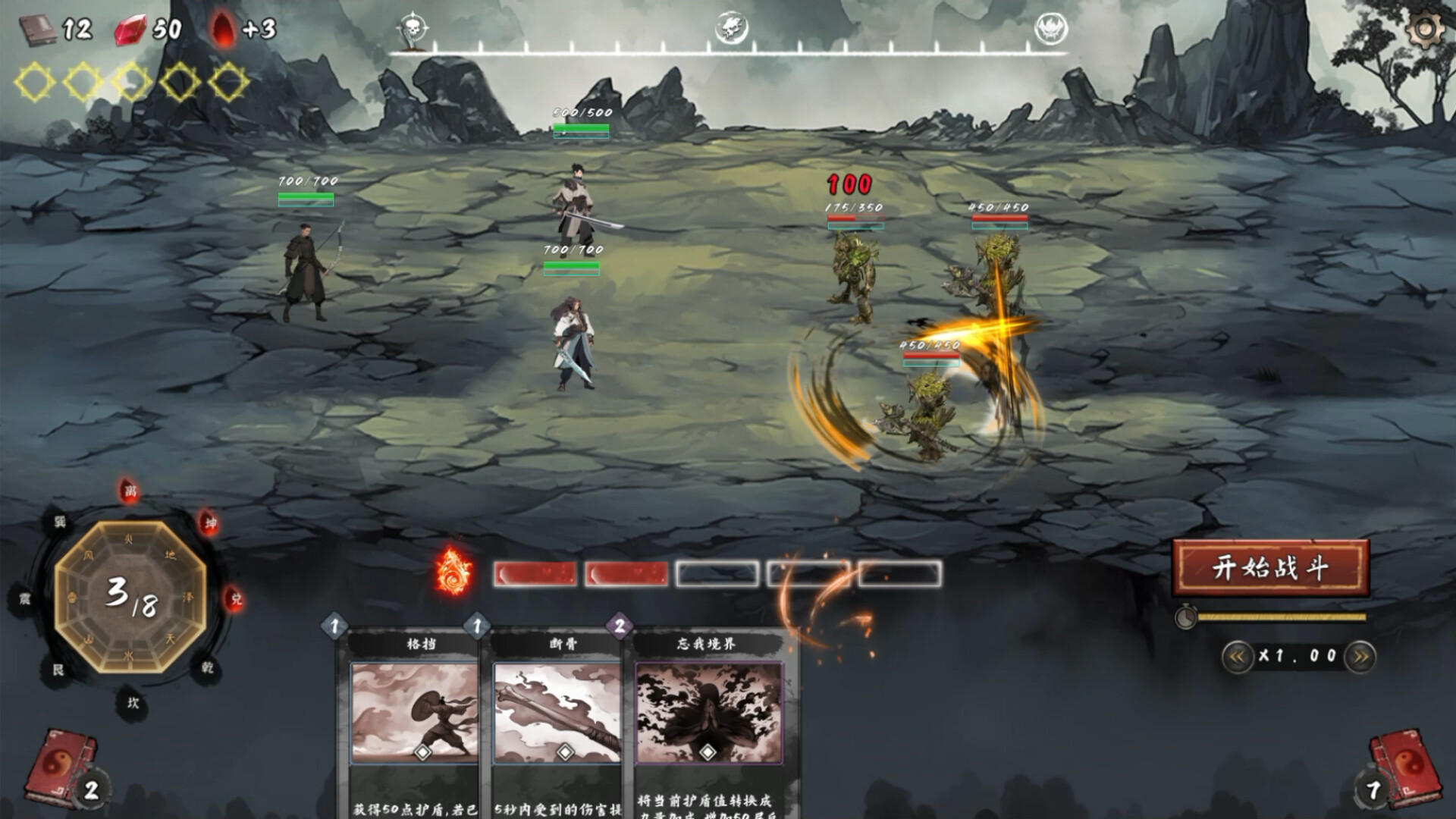Open the draw pile red book
The width and height of the screenshot is (1456, 819).
(x=61, y=767)
